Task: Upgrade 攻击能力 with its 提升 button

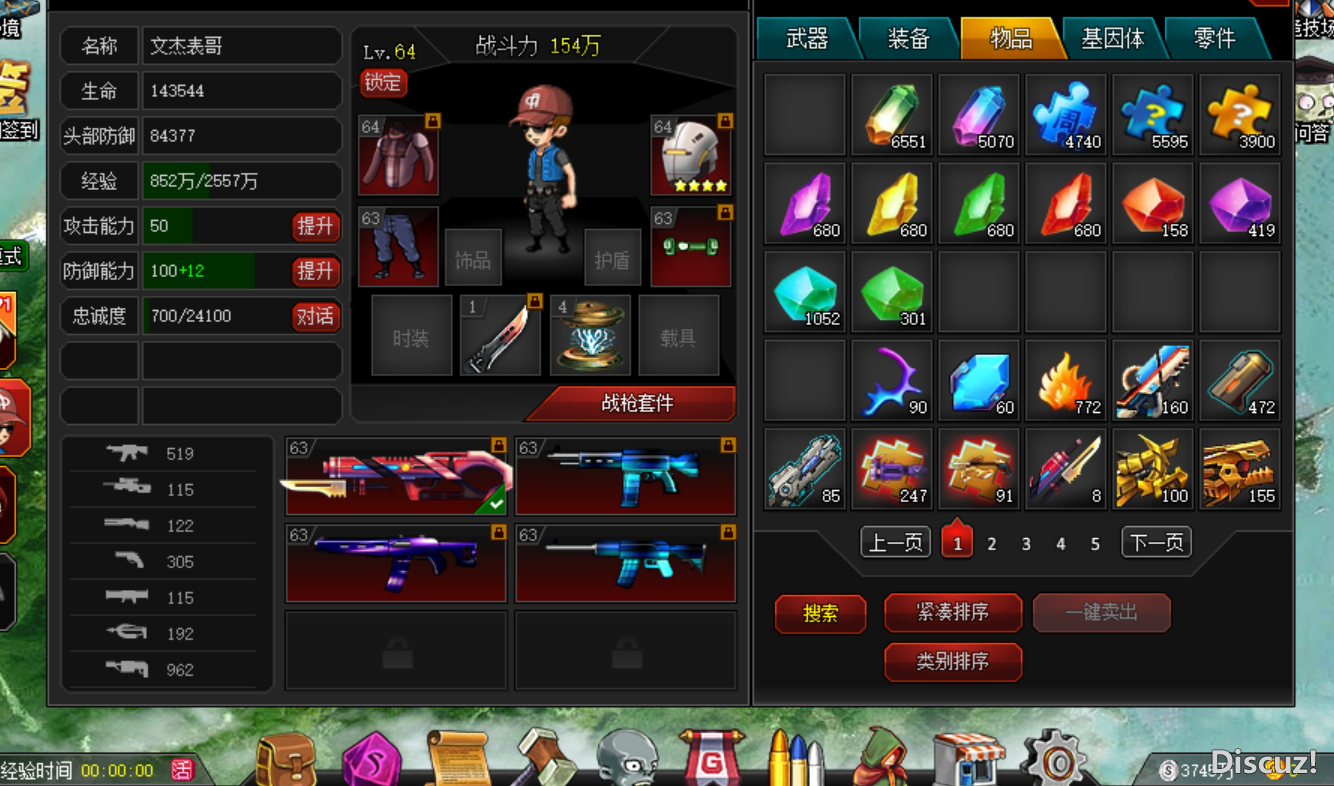Action: click(315, 226)
